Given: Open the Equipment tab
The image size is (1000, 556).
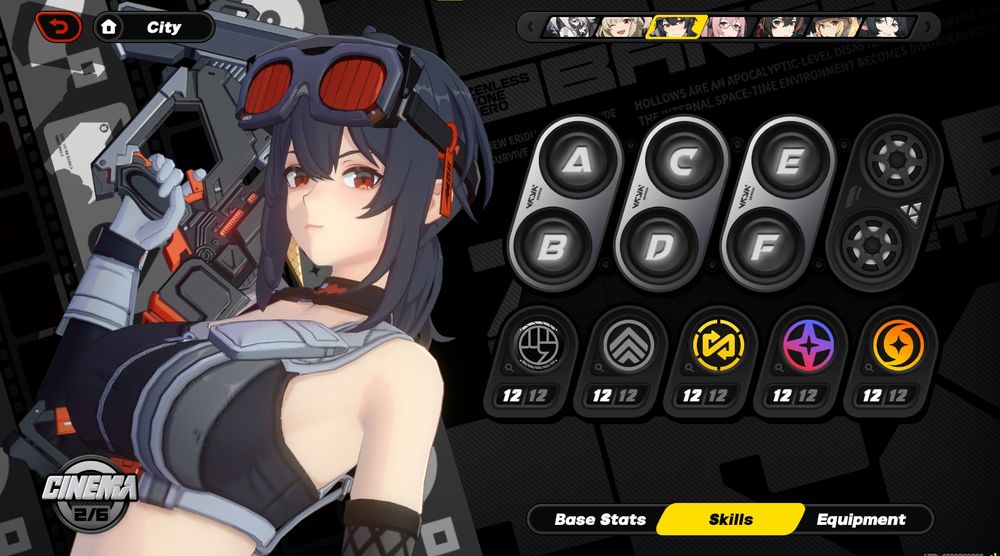Looking at the screenshot, I should pyautogui.click(x=860, y=519).
